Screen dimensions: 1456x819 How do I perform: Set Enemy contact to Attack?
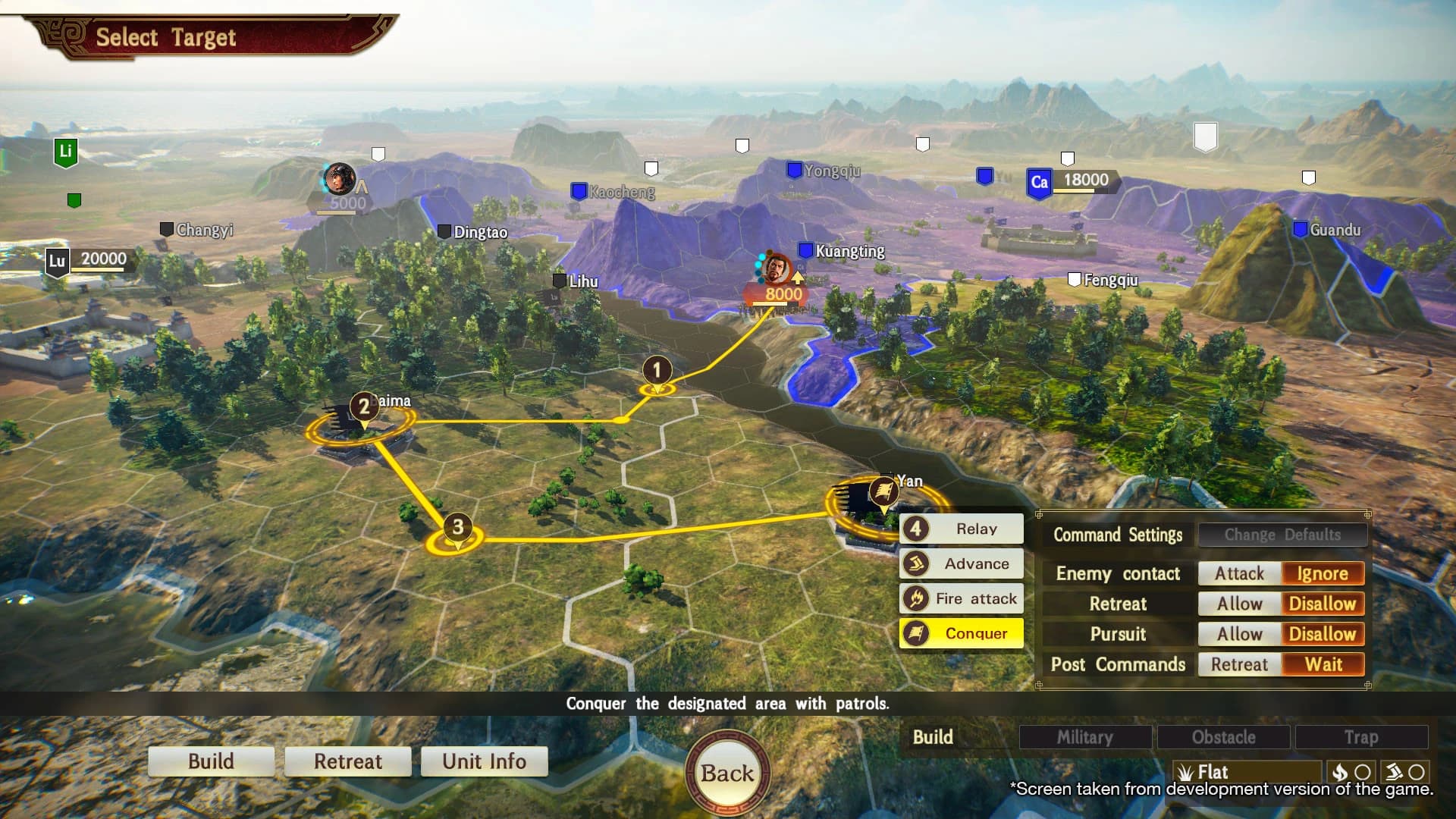(1238, 573)
